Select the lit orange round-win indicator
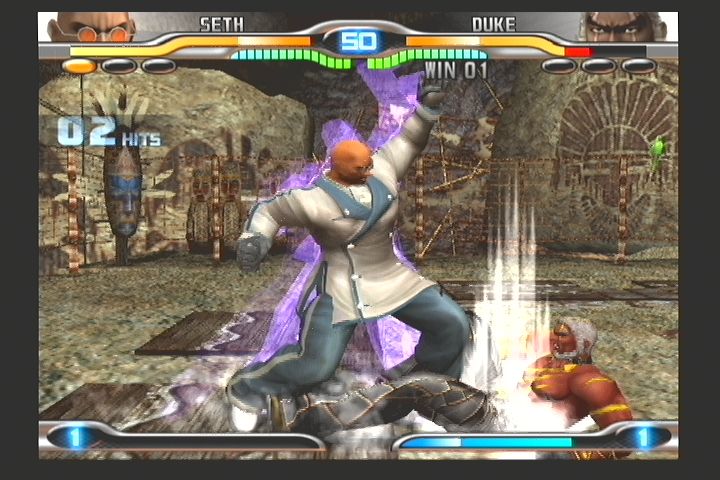Viewport: 720px width, 480px height. click(80, 66)
